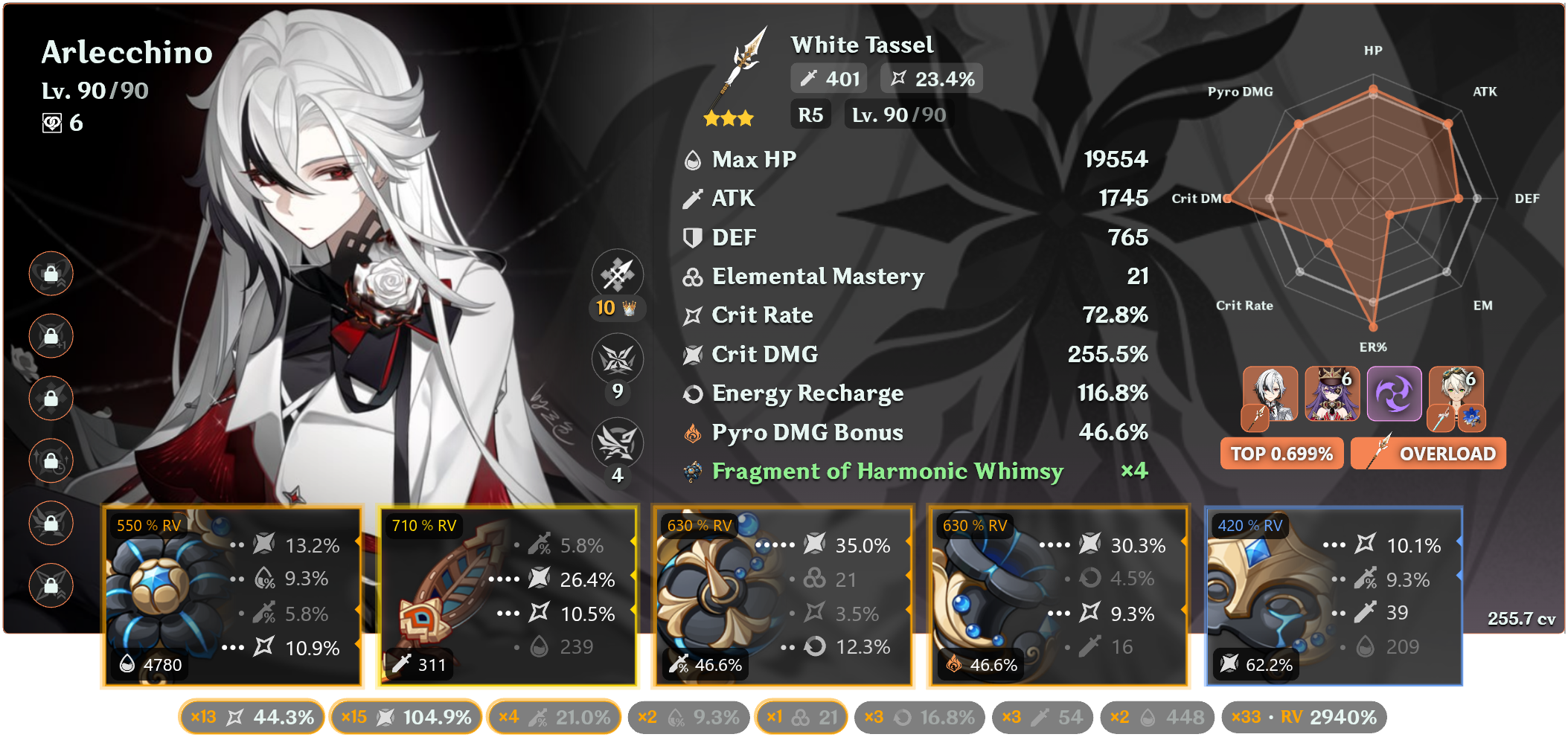Click the Elemental Mastery stat icon
1568x740 pixels.
point(692,276)
